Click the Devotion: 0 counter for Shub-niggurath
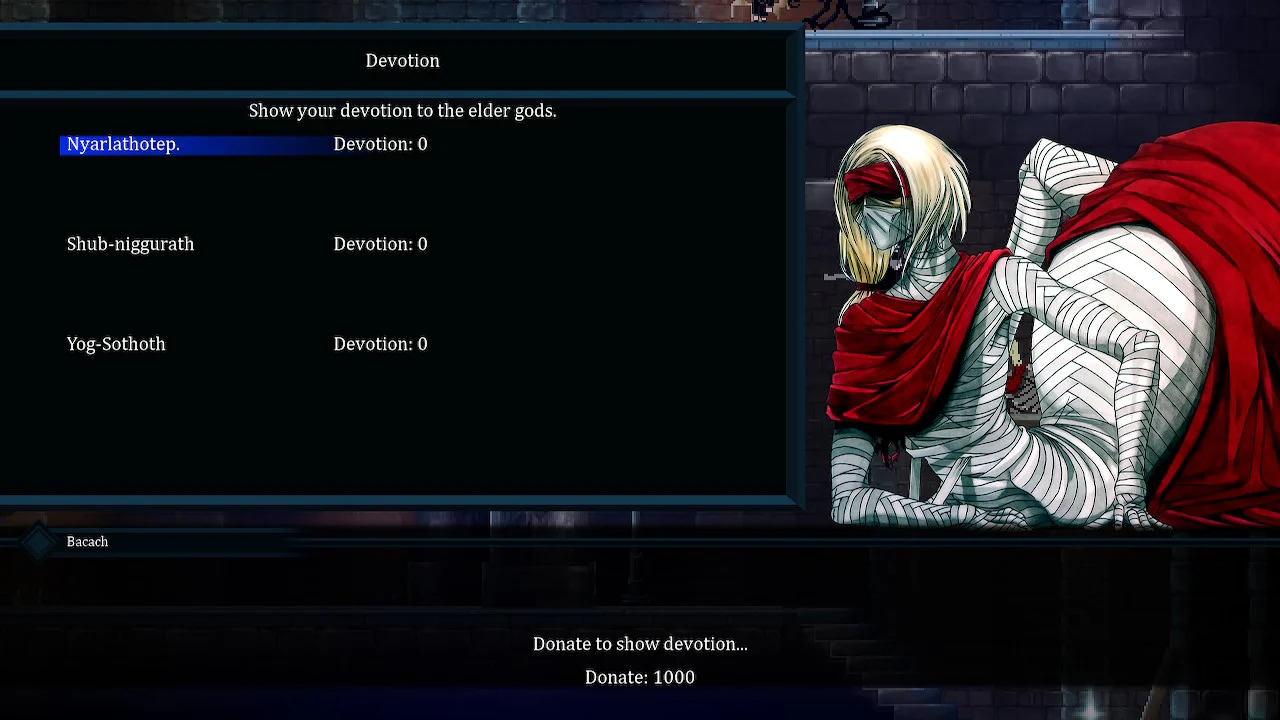Screen dimensions: 1280x720 pos(380,244)
